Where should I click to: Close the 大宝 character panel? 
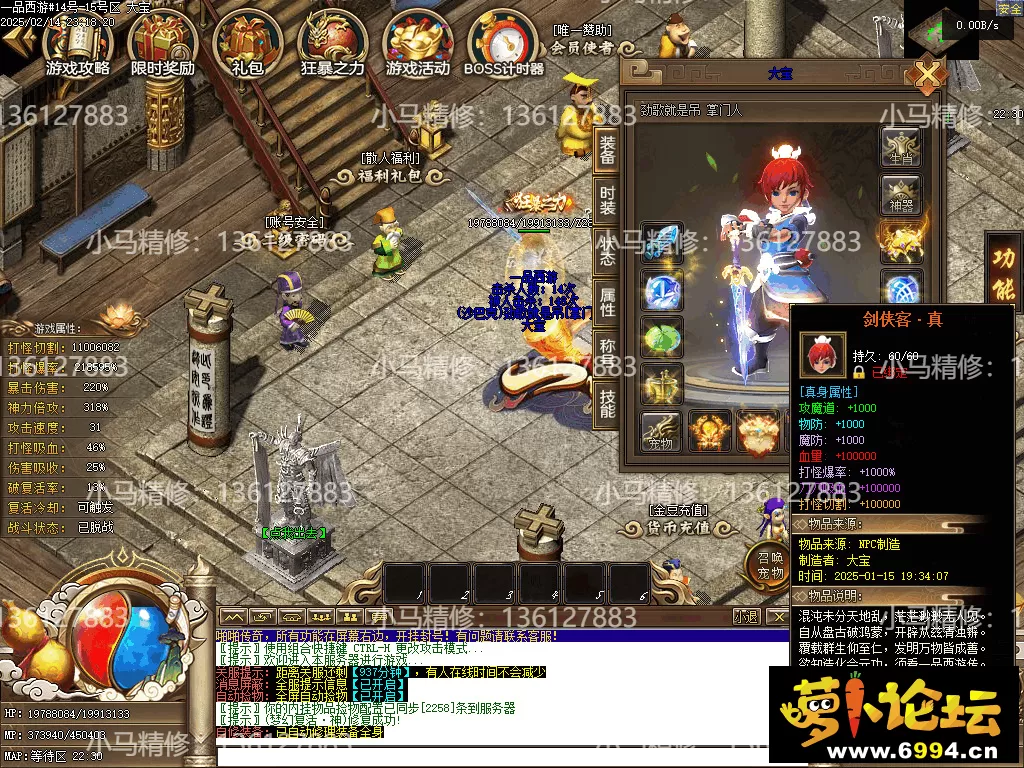929,76
